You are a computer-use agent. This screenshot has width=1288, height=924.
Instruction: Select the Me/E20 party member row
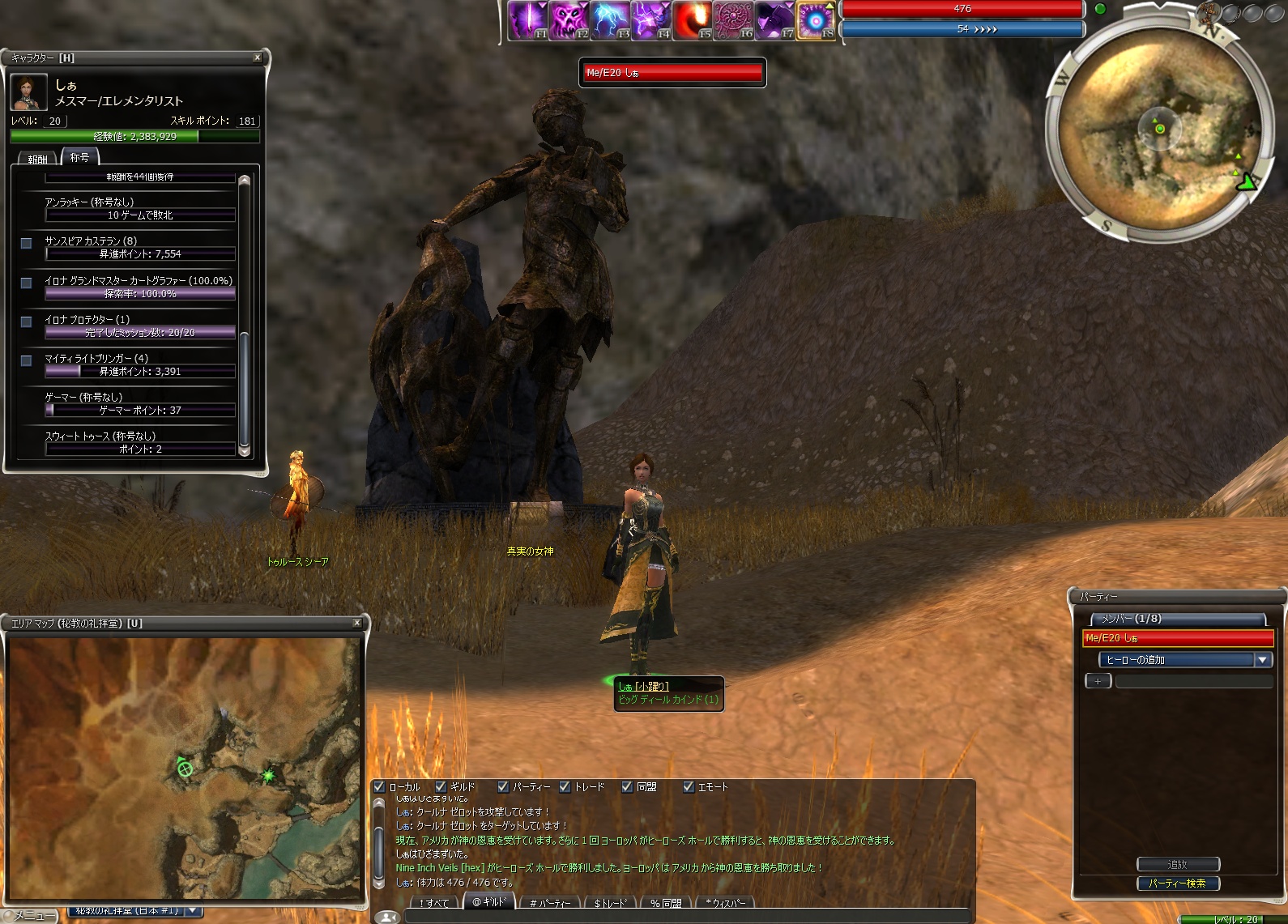tap(1178, 638)
